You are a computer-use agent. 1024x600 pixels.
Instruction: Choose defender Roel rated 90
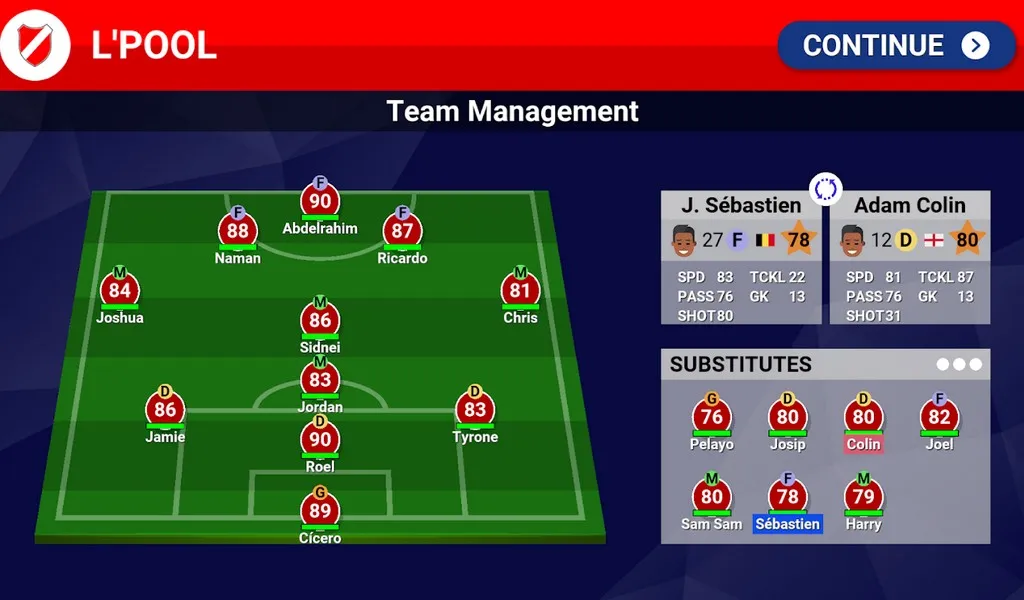[320, 439]
